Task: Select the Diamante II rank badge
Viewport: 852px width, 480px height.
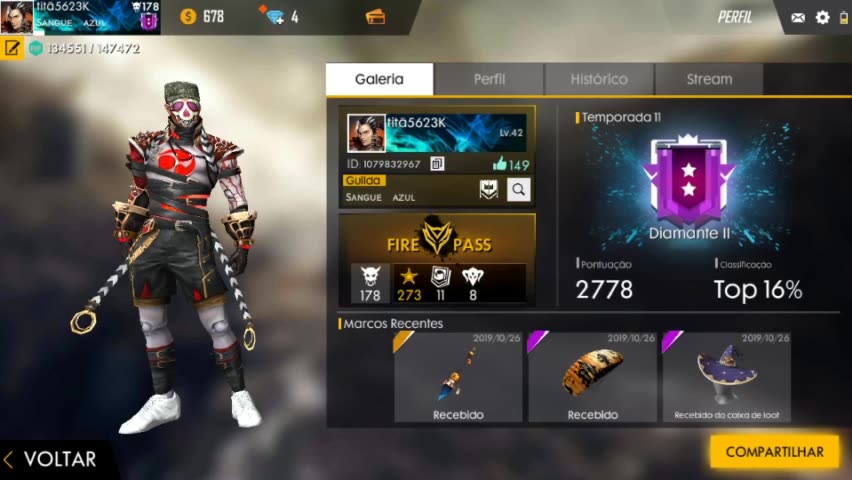Action: [x=688, y=185]
